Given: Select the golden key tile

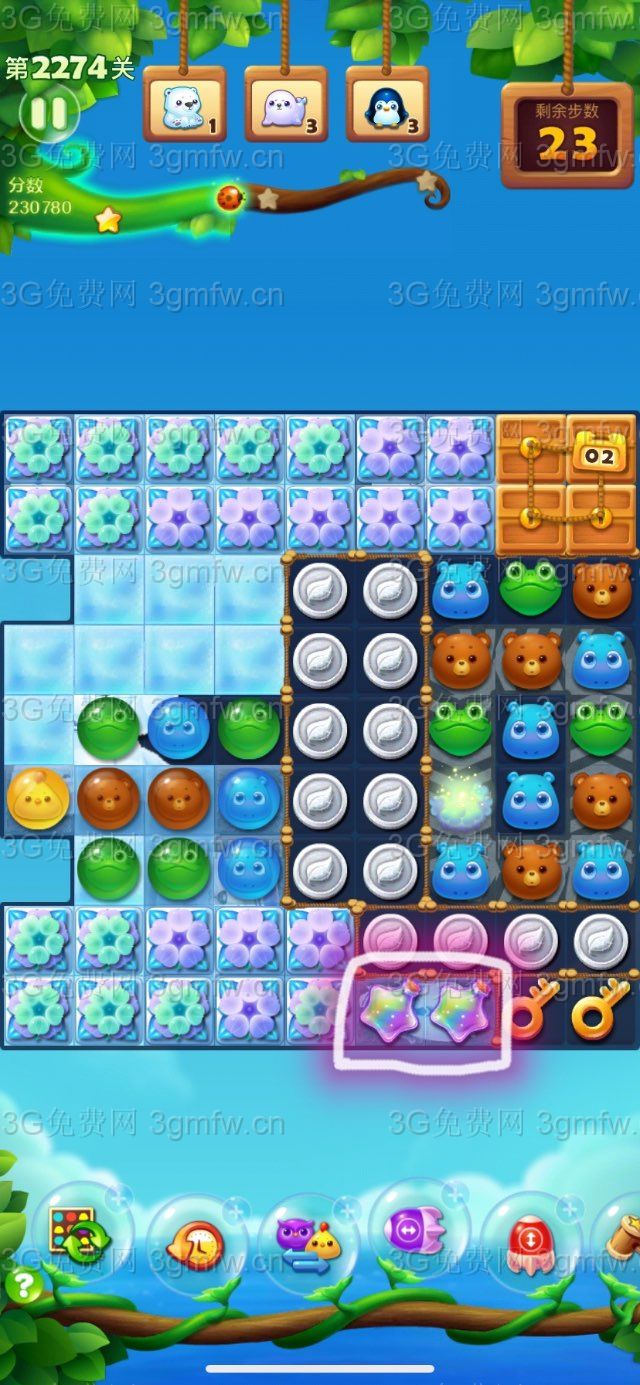Looking at the screenshot, I should 601,1012.
